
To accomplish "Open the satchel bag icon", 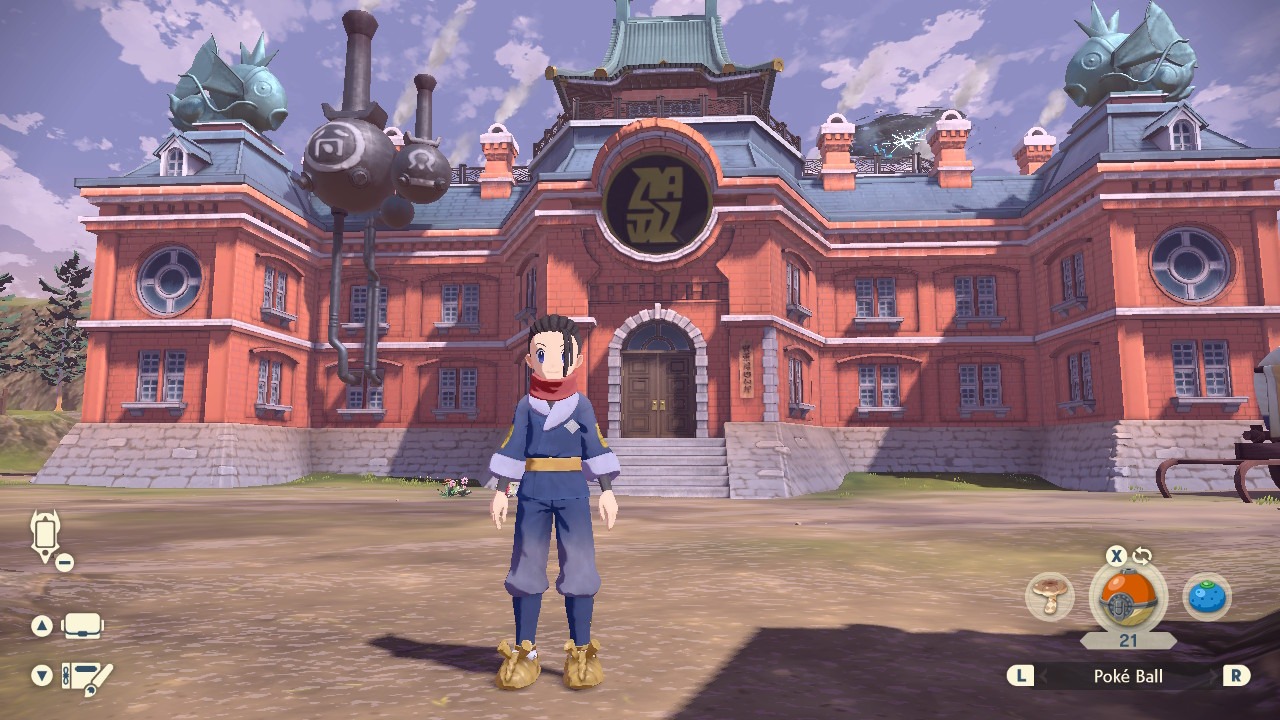I will [x=83, y=627].
